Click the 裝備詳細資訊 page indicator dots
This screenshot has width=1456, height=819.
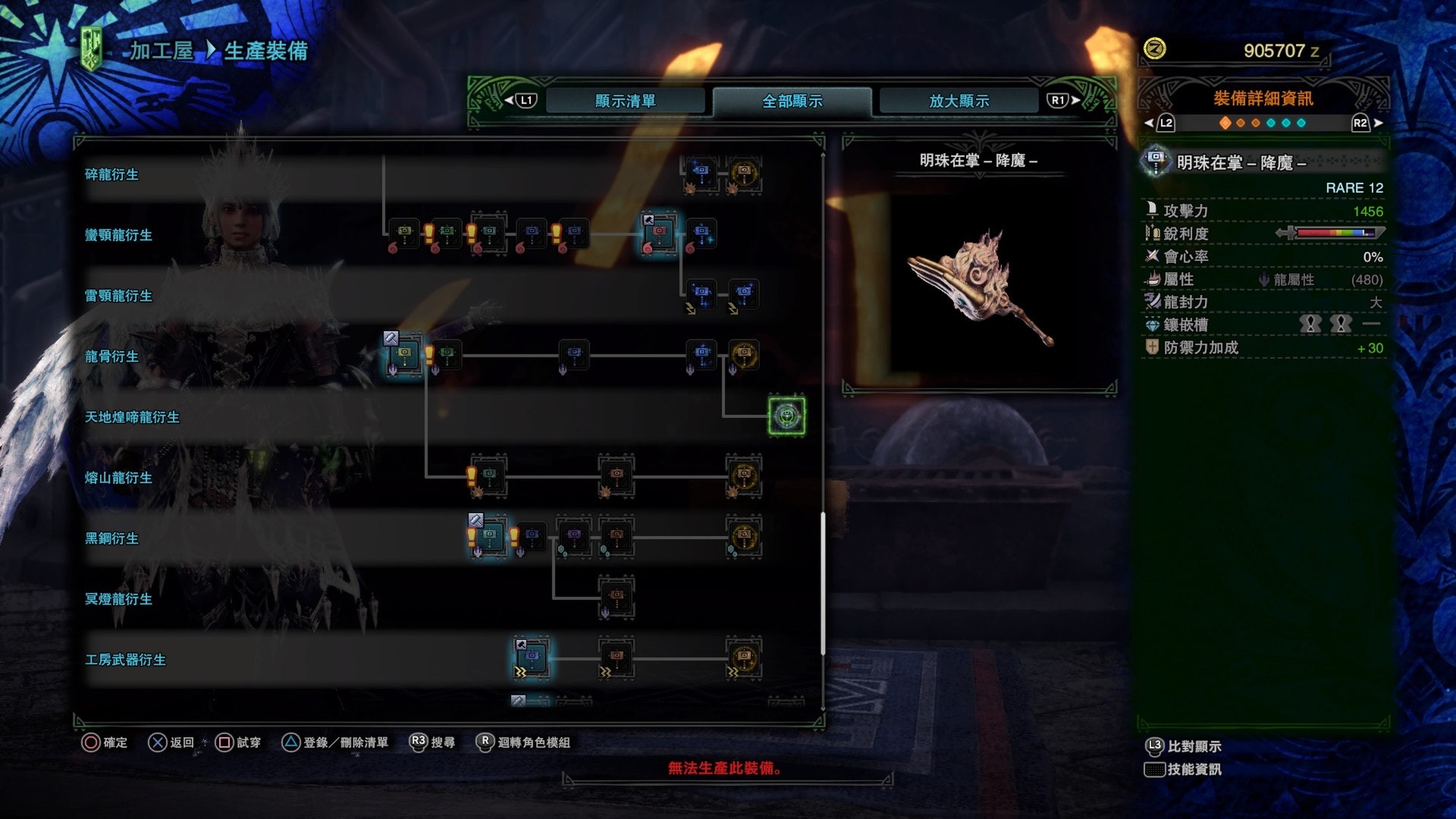click(x=1263, y=123)
